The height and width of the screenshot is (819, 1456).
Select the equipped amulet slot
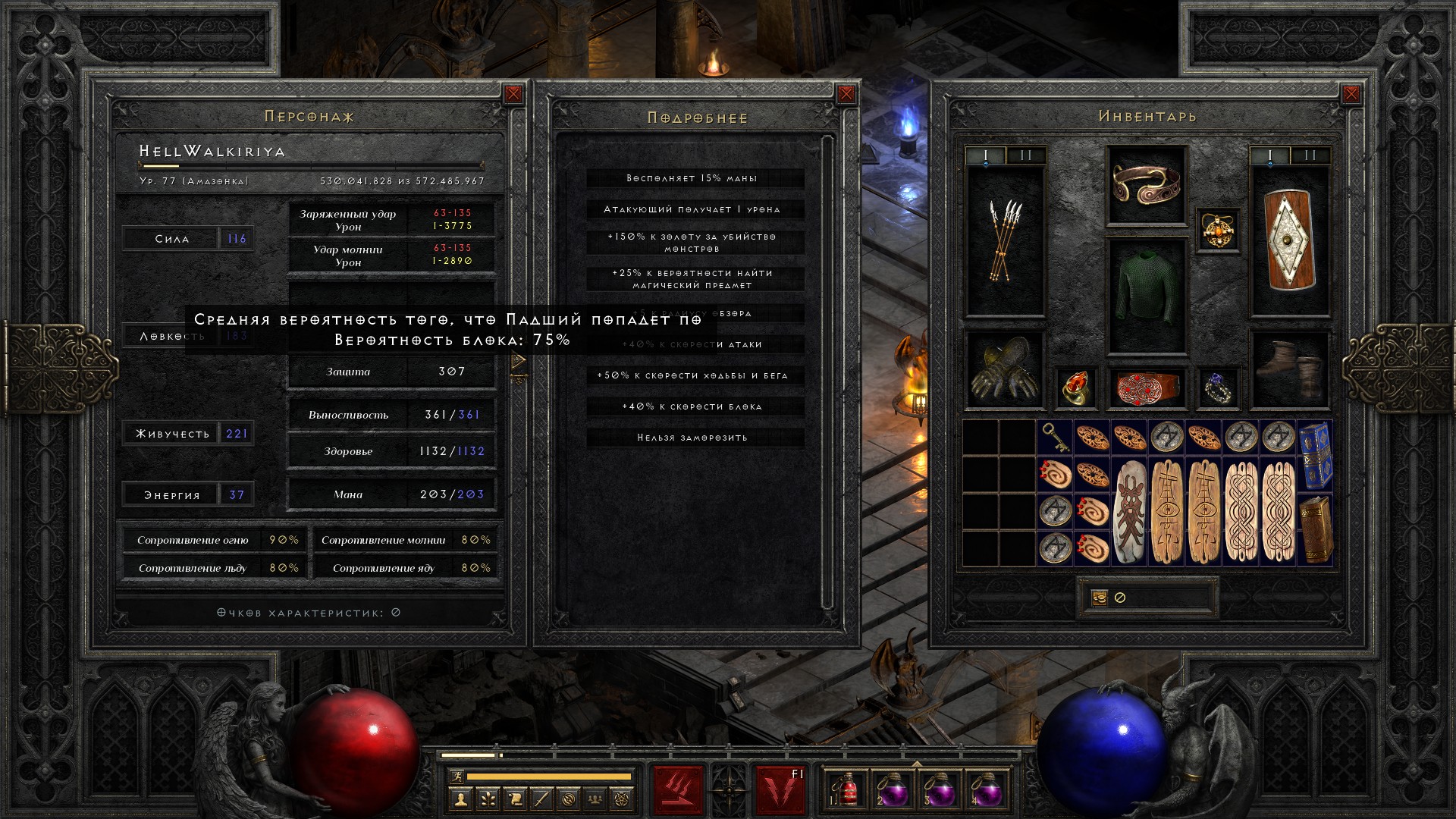point(1218,230)
